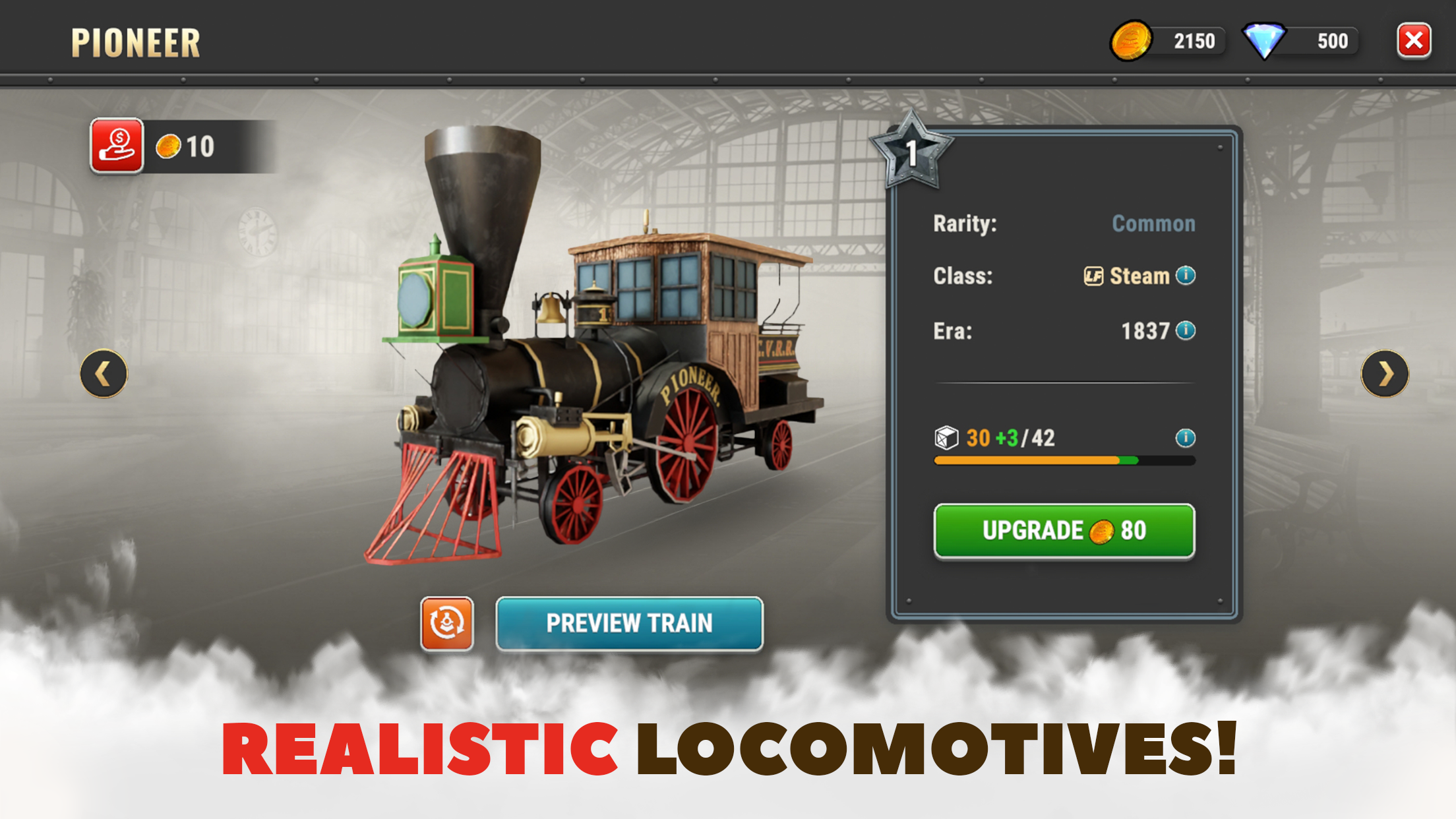Select the PIONEER title header
This screenshot has height=819, width=1456.
tap(135, 41)
